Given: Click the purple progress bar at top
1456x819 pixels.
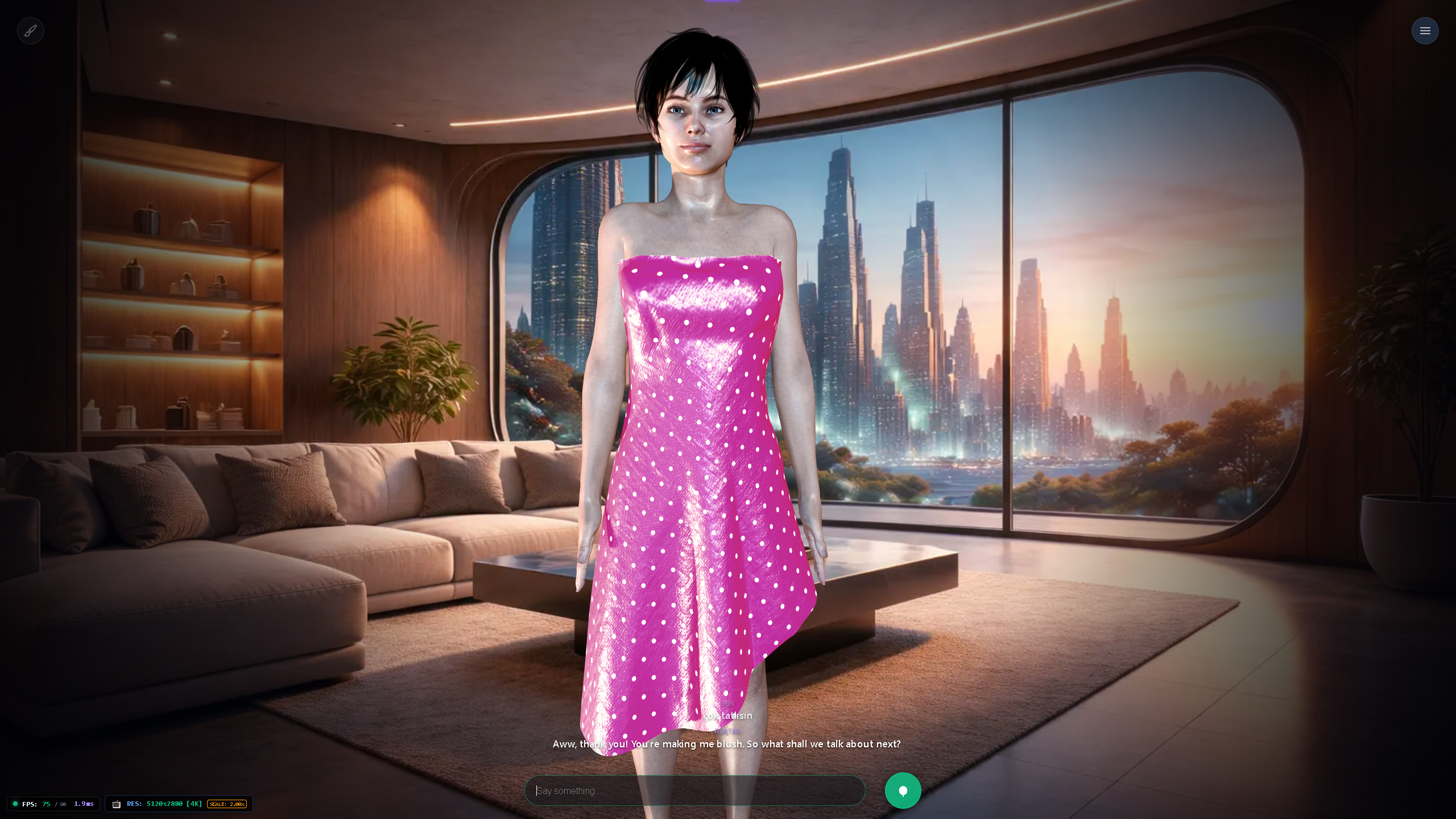Looking at the screenshot, I should point(722,1).
